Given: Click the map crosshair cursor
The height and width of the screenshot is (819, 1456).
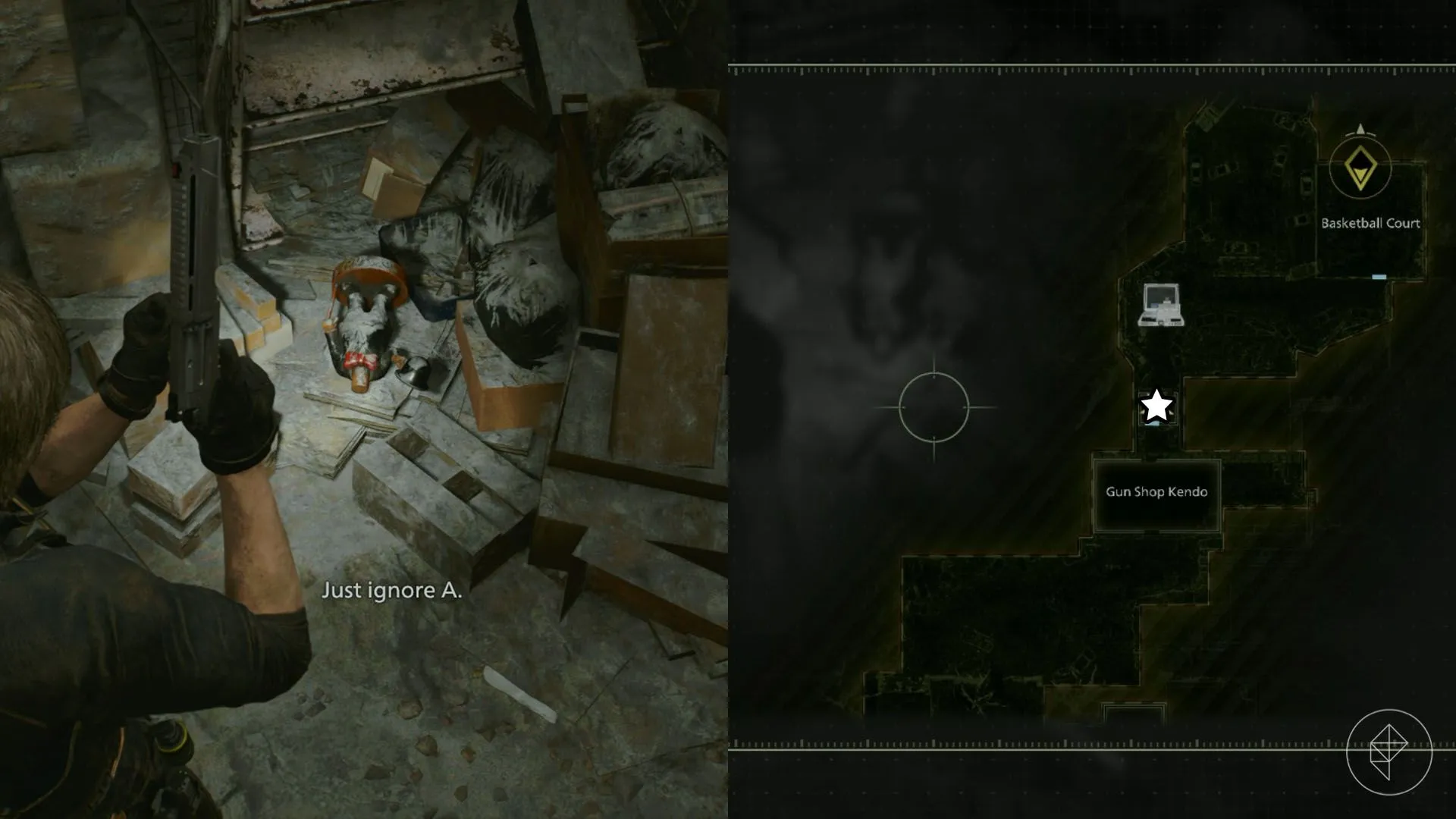Looking at the screenshot, I should (x=934, y=407).
